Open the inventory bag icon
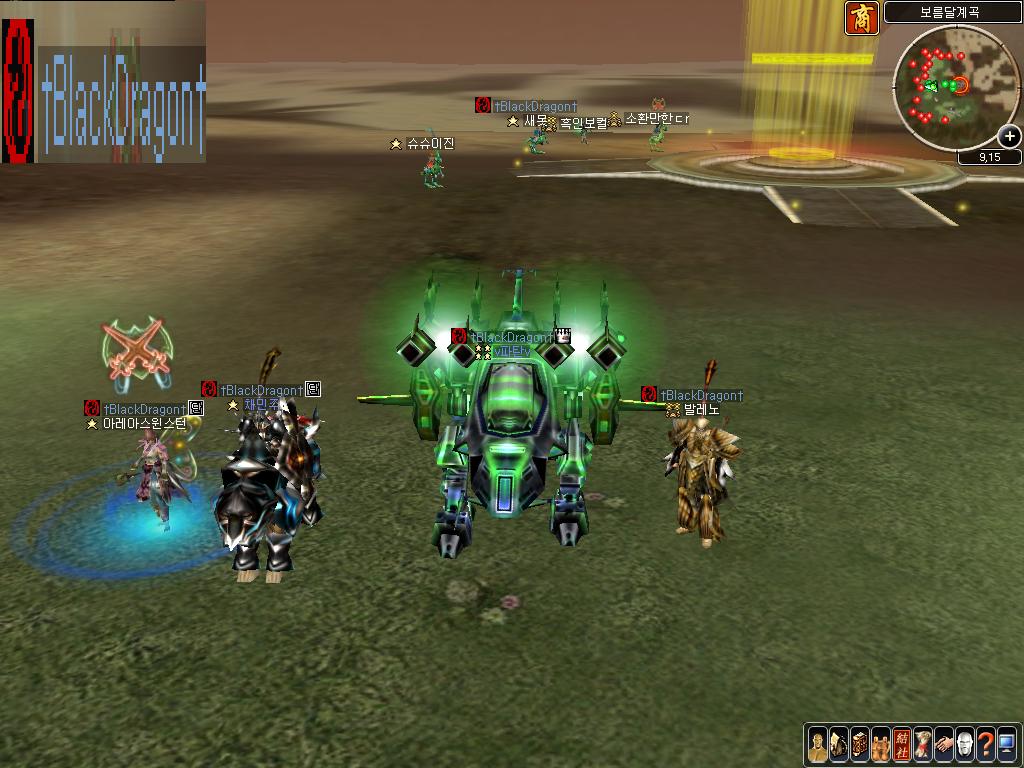Viewport: 1024px width, 768px height. [x=839, y=744]
